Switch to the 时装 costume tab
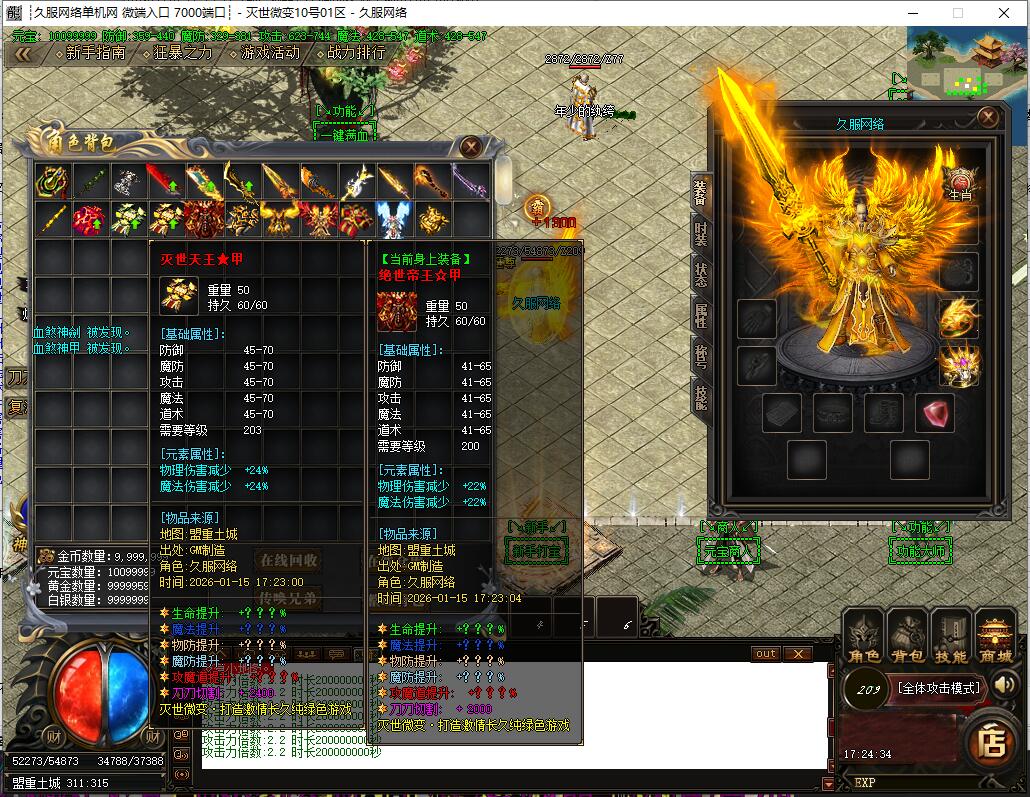The height and width of the screenshot is (797, 1030). 700,238
